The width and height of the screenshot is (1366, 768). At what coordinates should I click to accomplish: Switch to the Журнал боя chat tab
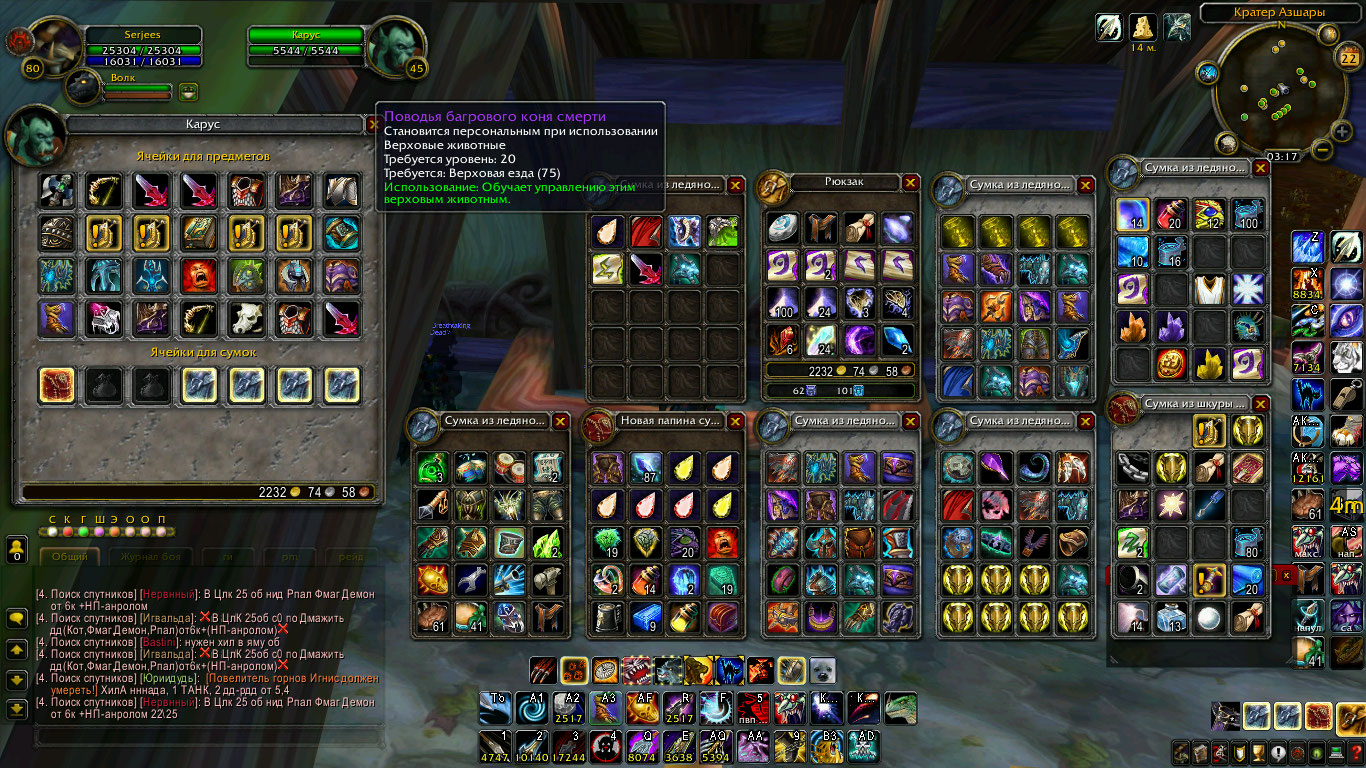[x=152, y=556]
